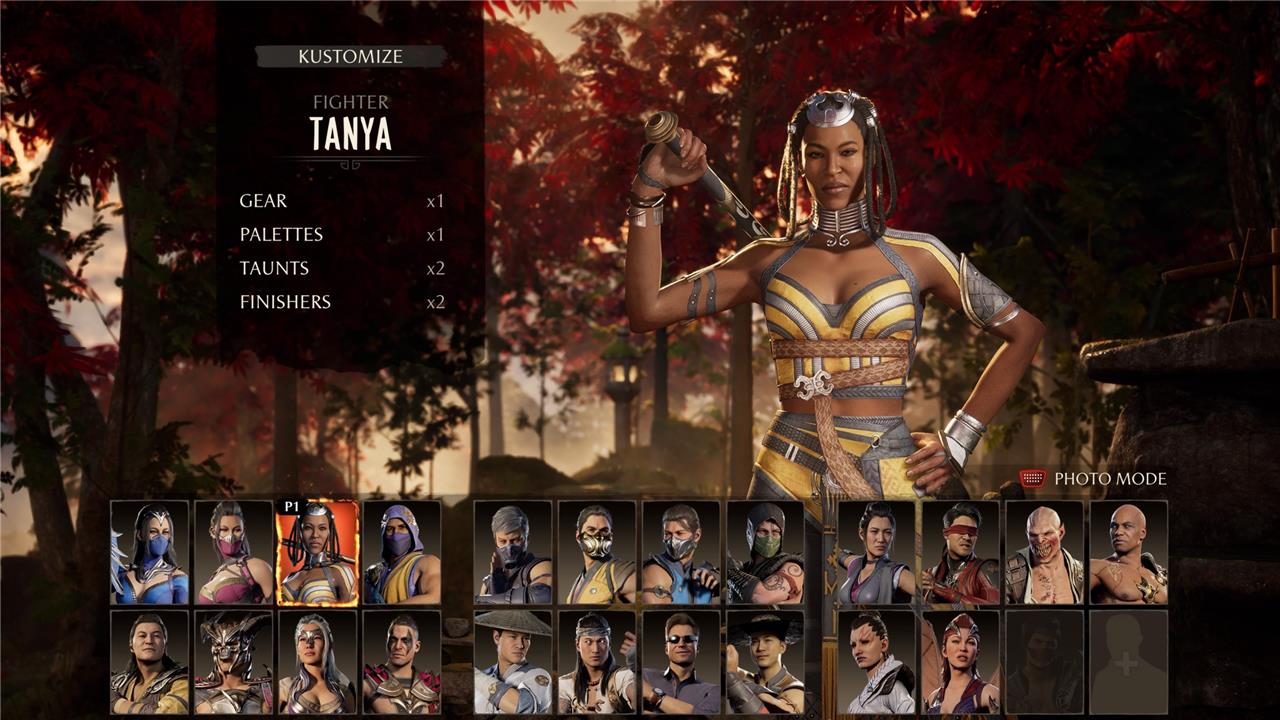Image resolution: width=1280 pixels, height=720 pixels.
Task: Choose Kung Lao in the black hat
Action: point(765,662)
